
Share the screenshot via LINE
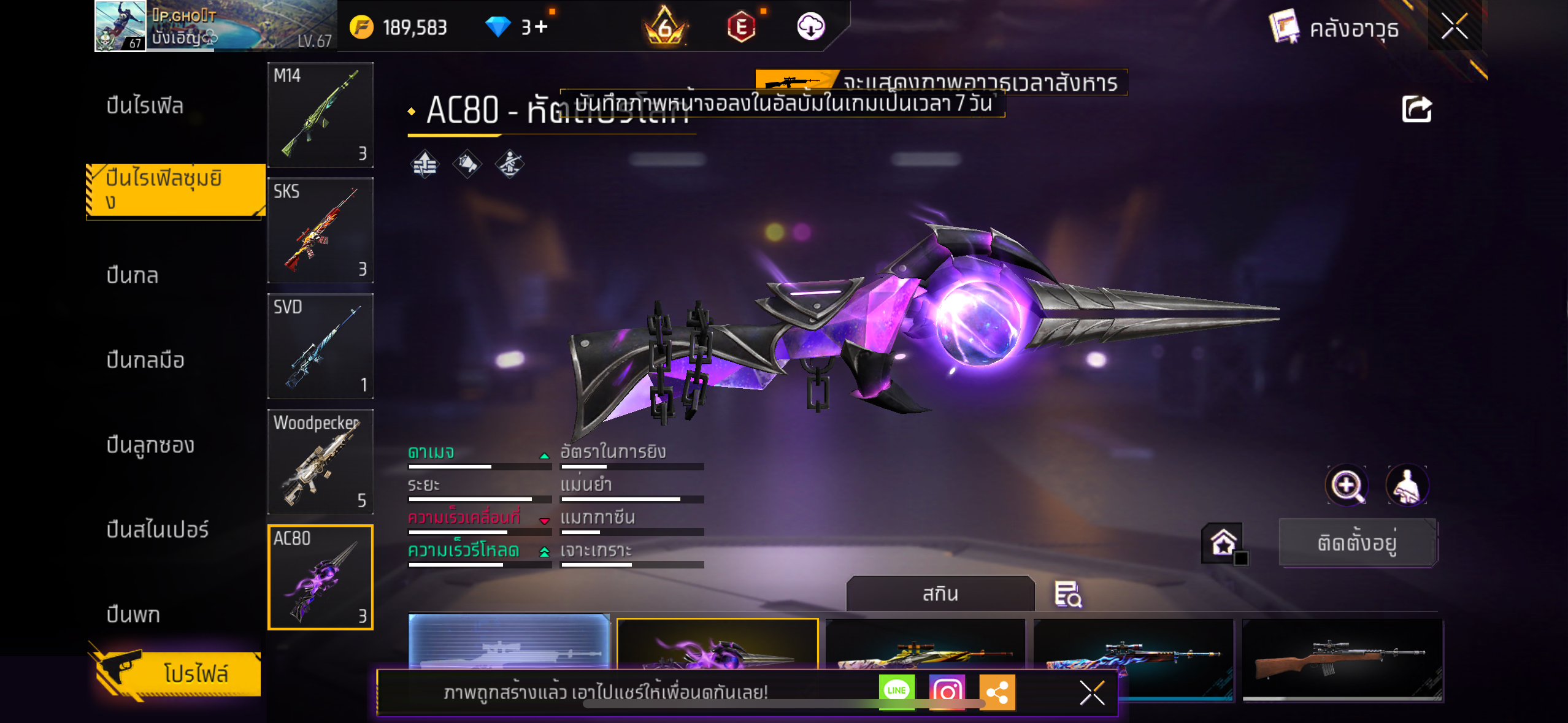[x=896, y=691]
